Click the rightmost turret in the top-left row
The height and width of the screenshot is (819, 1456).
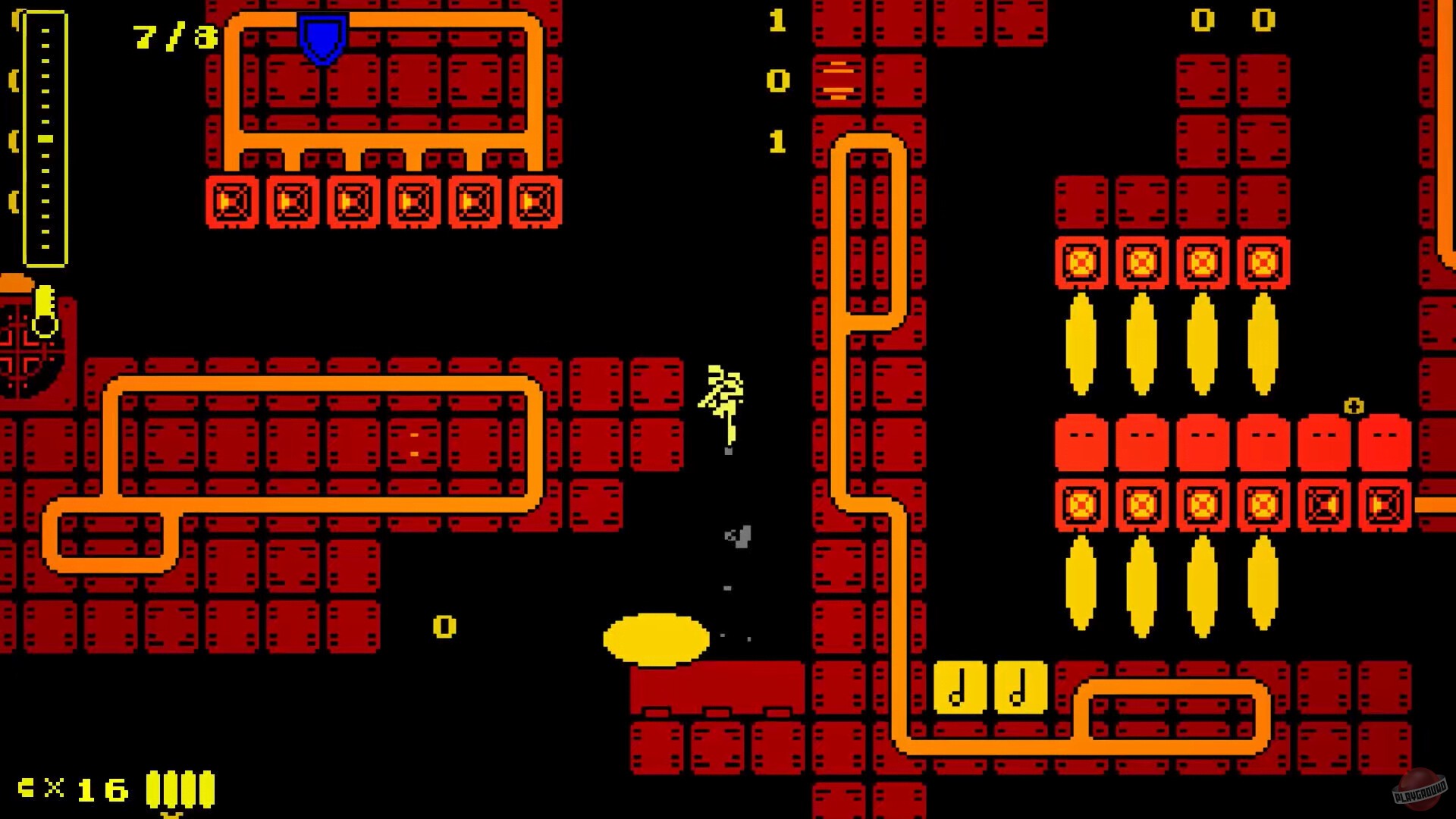pos(537,202)
